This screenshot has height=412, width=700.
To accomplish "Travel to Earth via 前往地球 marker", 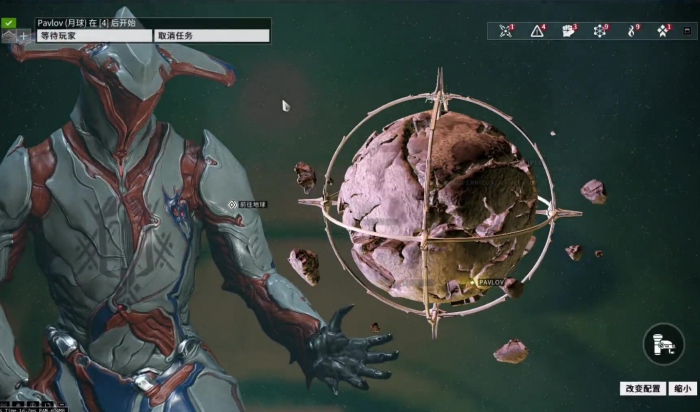I will (x=232, y=204).
